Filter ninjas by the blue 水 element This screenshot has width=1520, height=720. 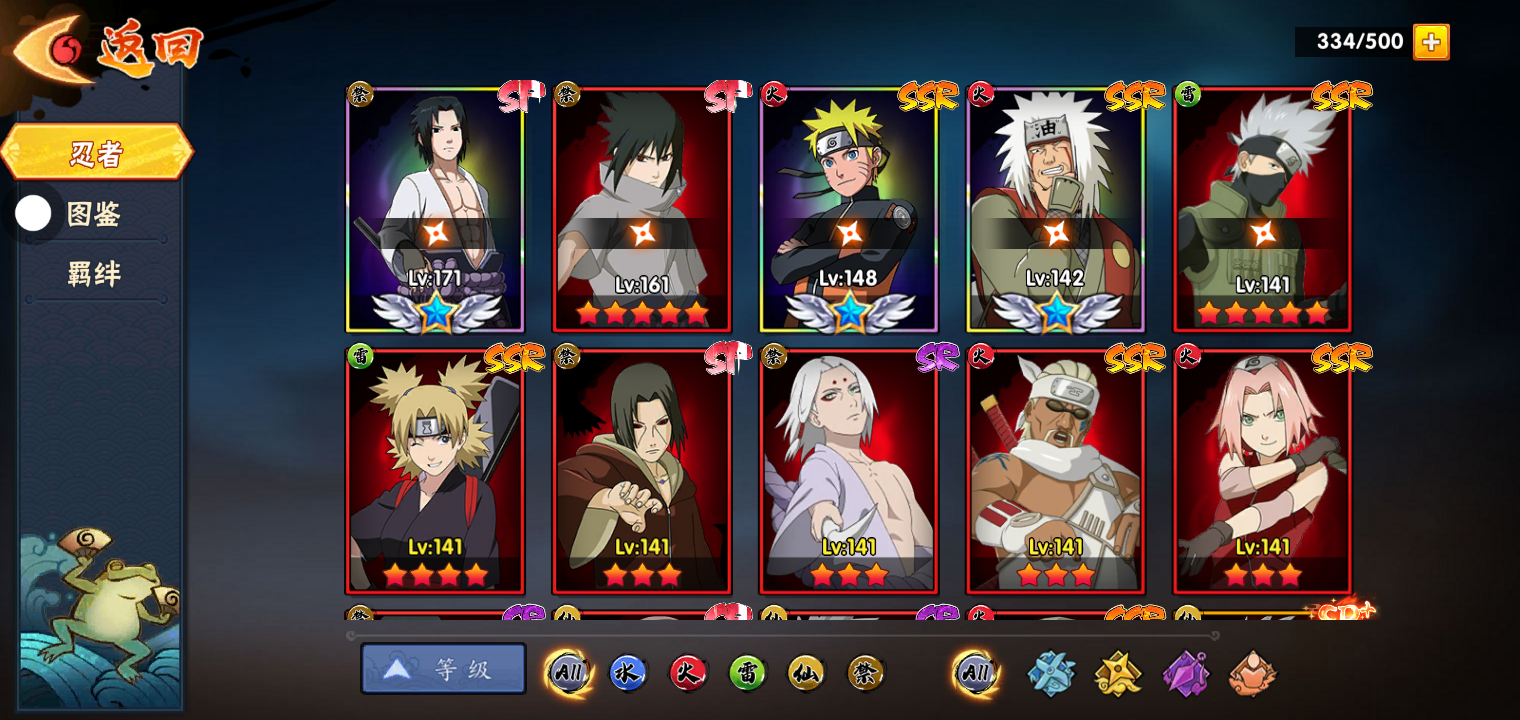627,673
